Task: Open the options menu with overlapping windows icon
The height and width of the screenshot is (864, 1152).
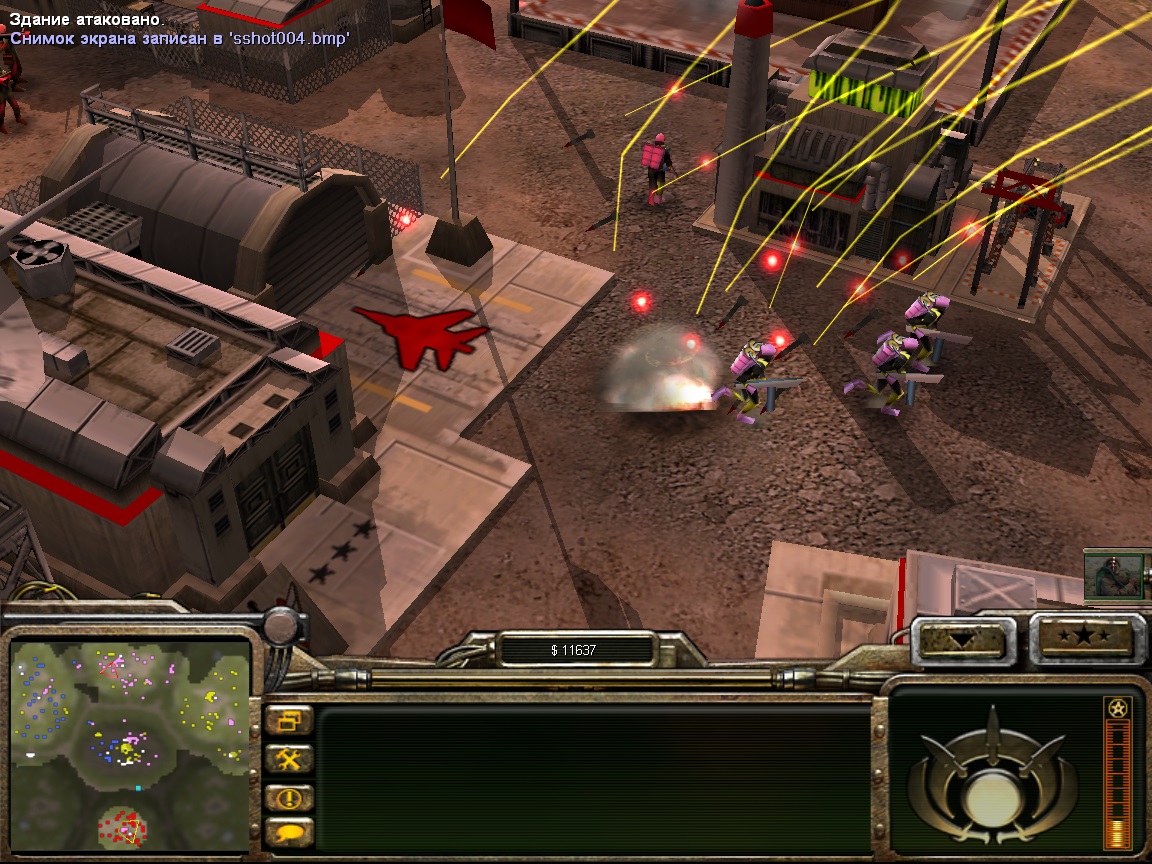Action: pyautogui.click(x=289, y=721)
